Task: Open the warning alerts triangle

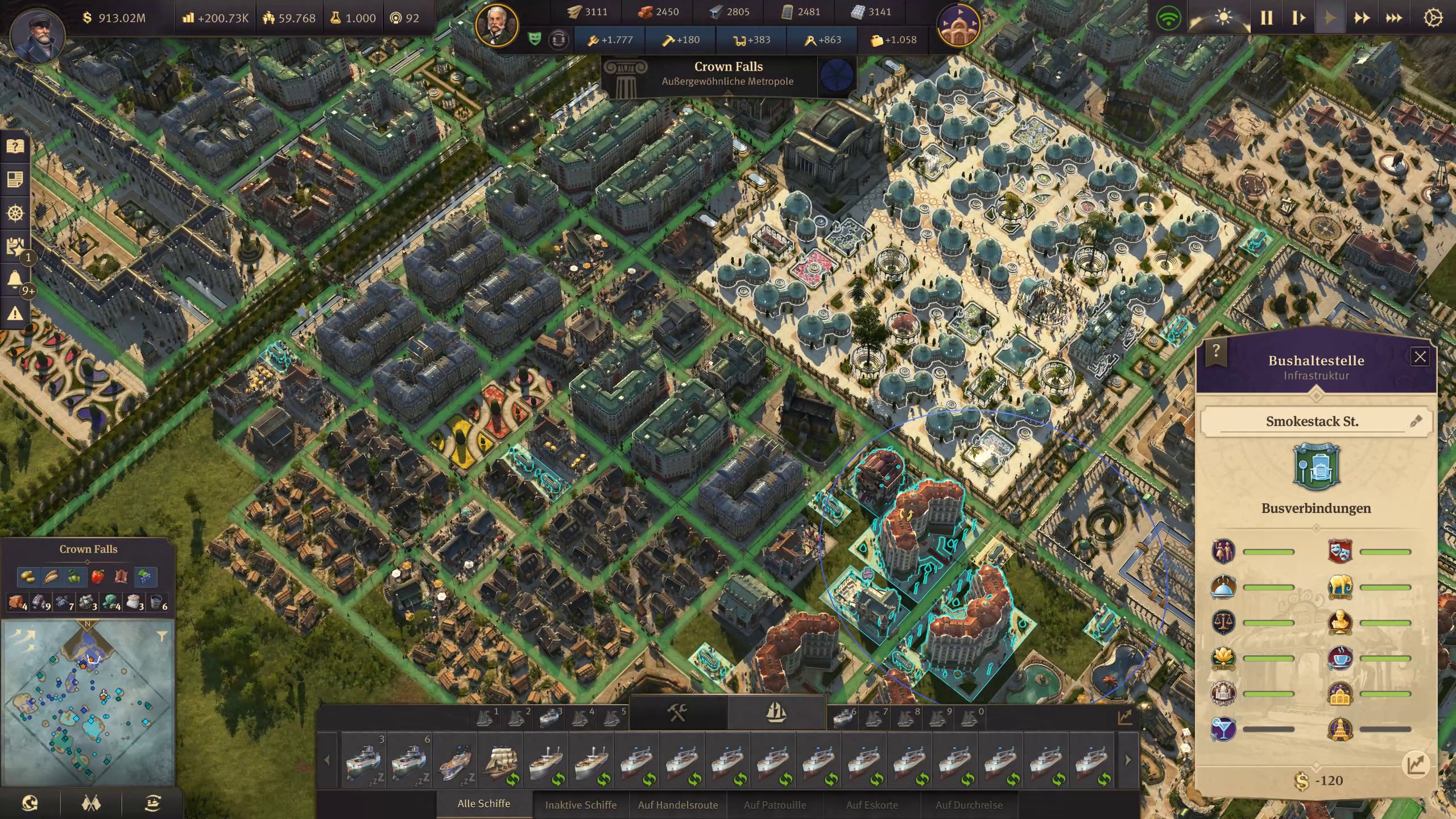Action: click(x=15, y=313)
